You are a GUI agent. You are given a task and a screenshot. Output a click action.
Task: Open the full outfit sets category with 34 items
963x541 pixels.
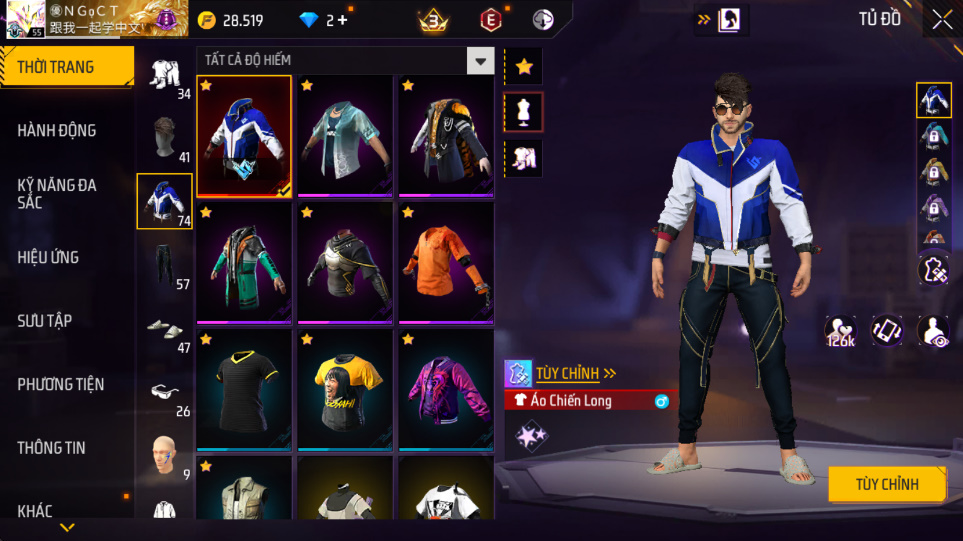(x=164, y=76)
